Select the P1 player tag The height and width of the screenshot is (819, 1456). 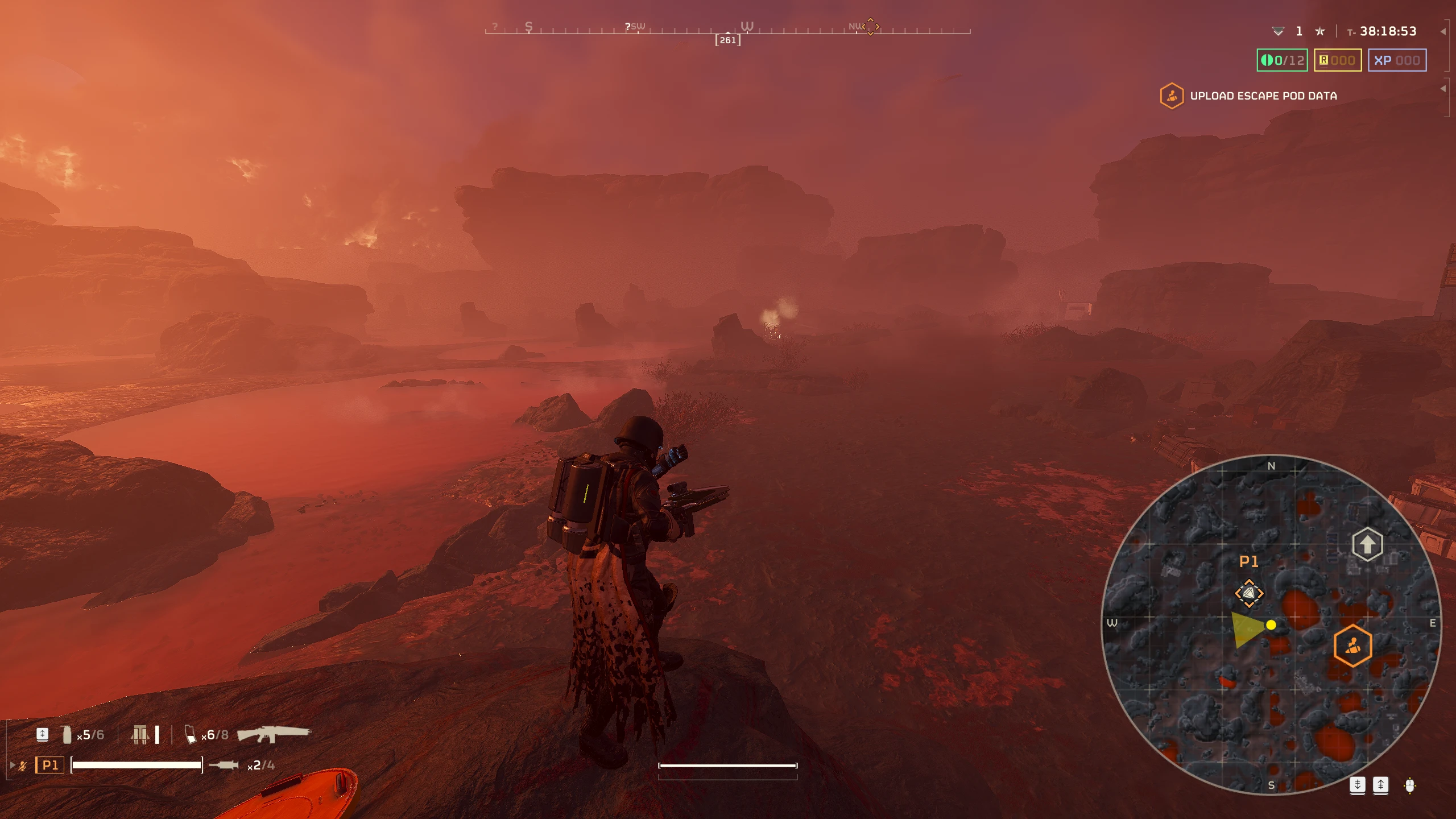point(50,765)
